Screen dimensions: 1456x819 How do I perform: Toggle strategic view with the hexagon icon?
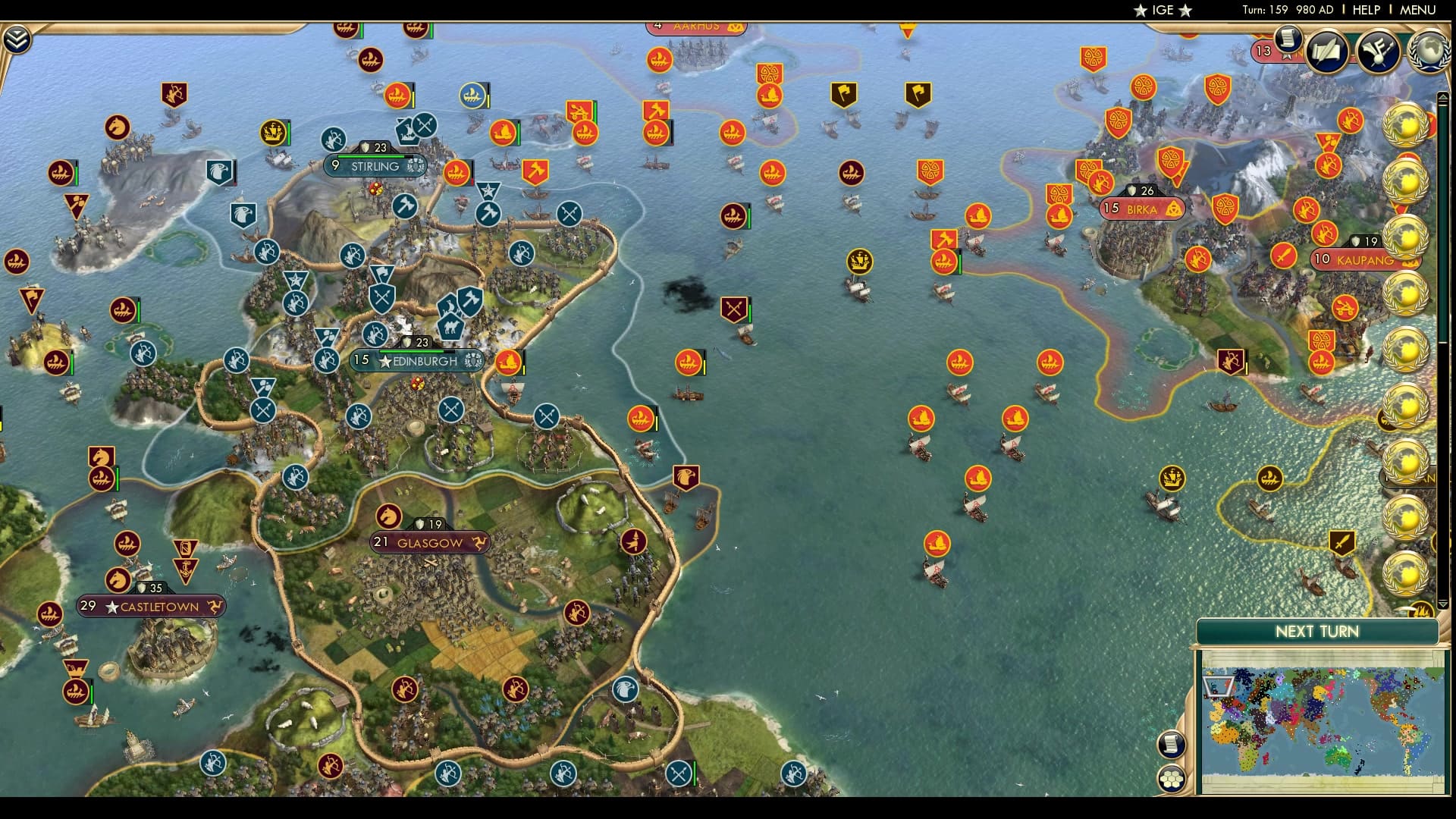click(1172, 777)
